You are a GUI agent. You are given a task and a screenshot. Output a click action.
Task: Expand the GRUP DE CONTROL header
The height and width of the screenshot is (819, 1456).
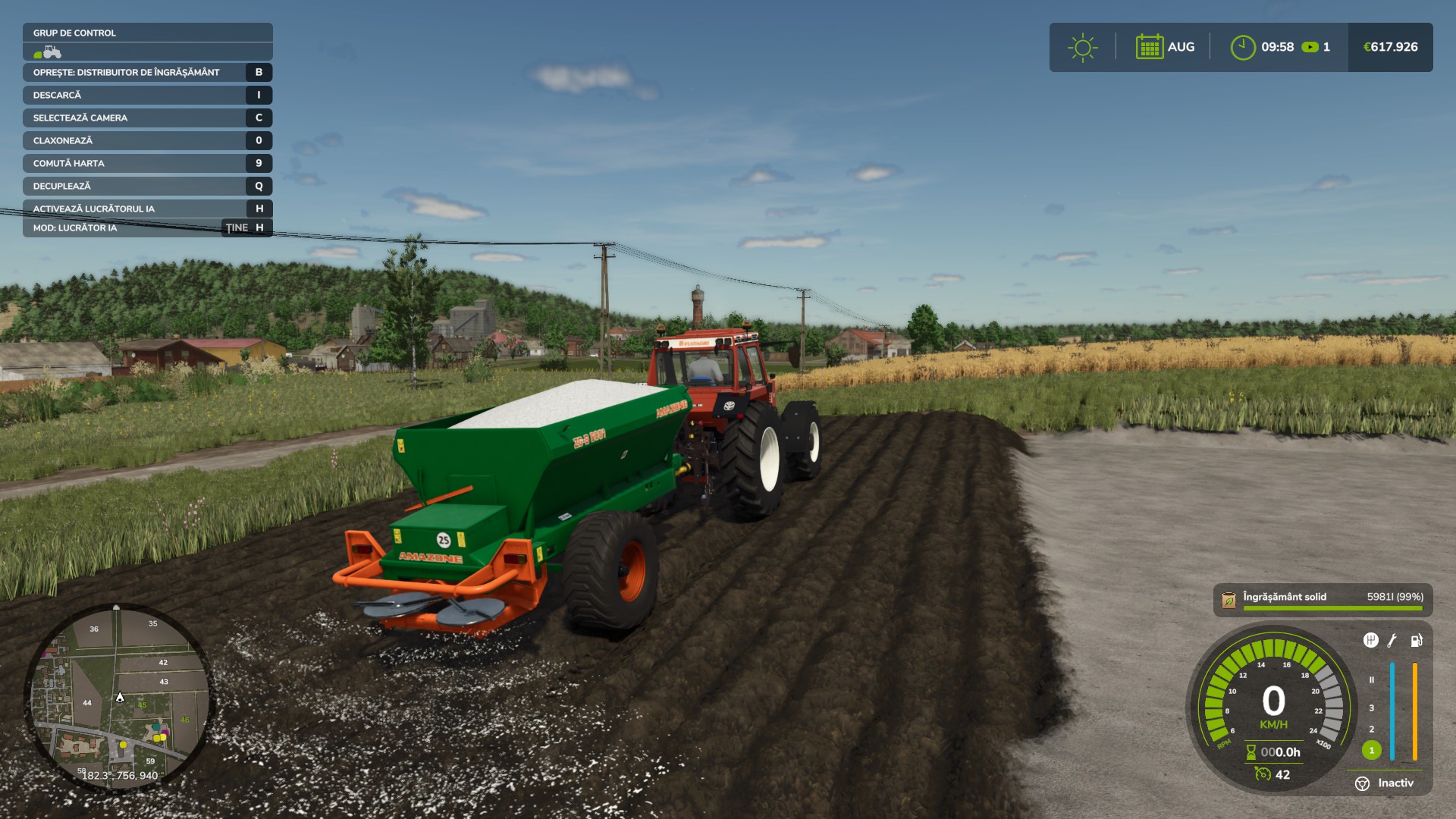pos(74,33)
